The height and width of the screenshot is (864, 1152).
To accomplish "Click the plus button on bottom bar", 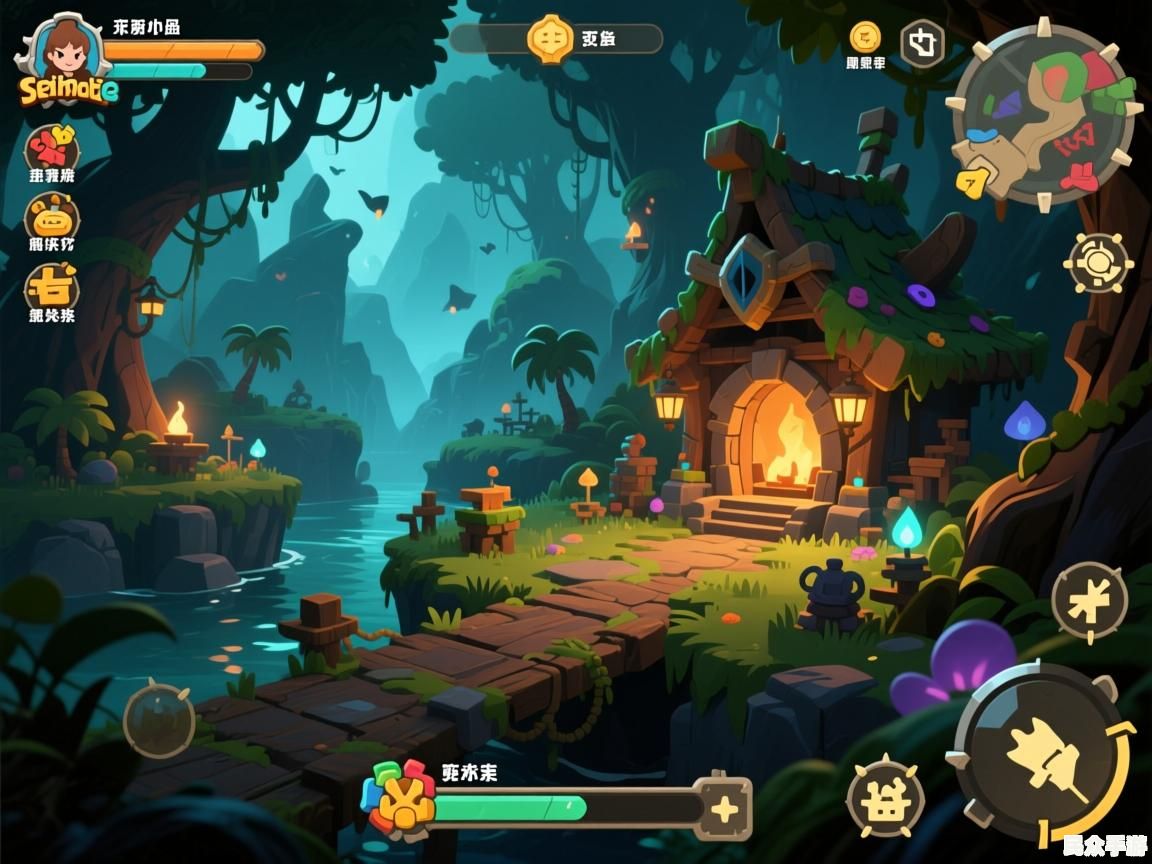I will point(723,806).
